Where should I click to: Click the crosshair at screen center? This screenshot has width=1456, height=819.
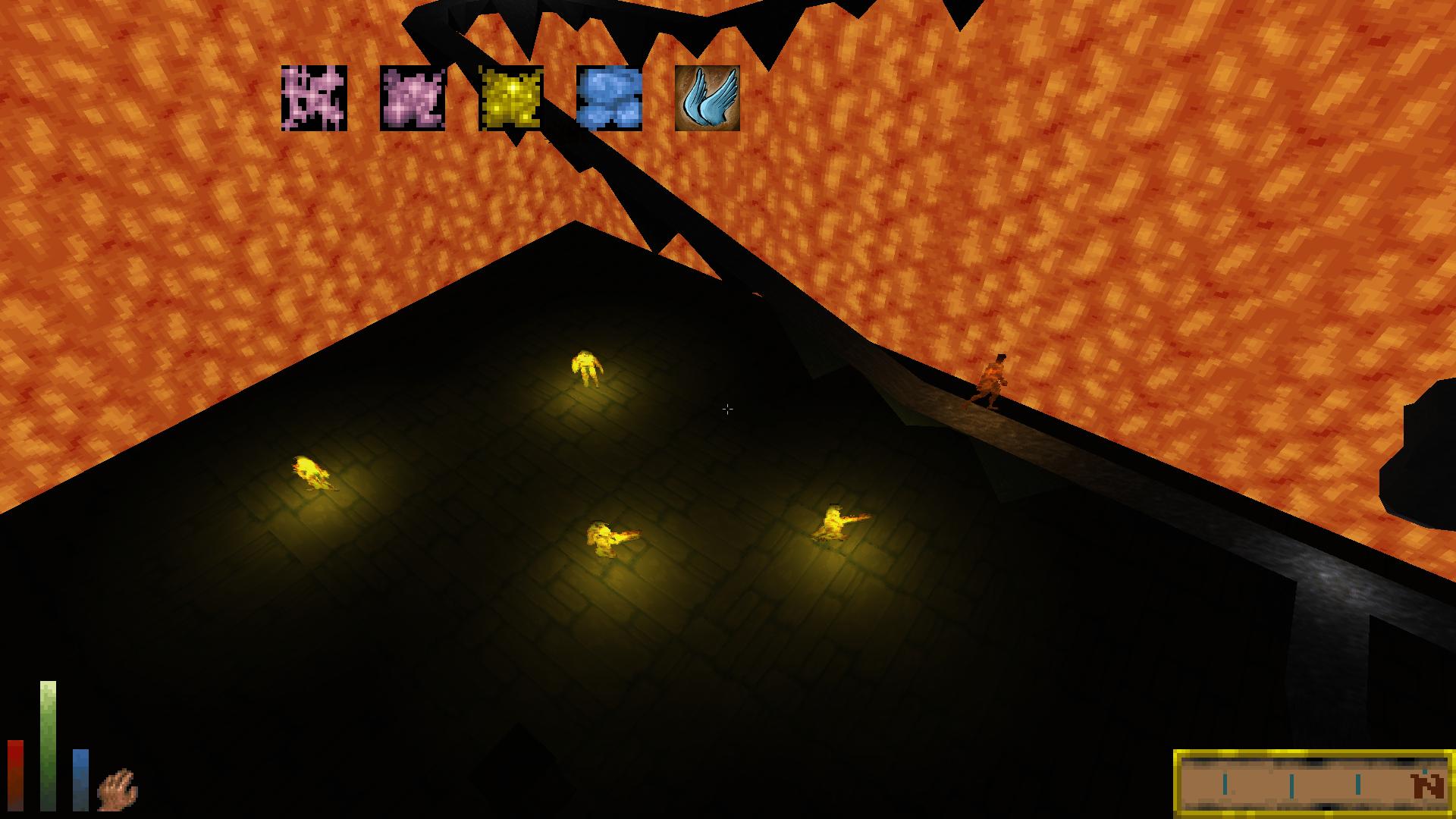click(x=728, y=409)
